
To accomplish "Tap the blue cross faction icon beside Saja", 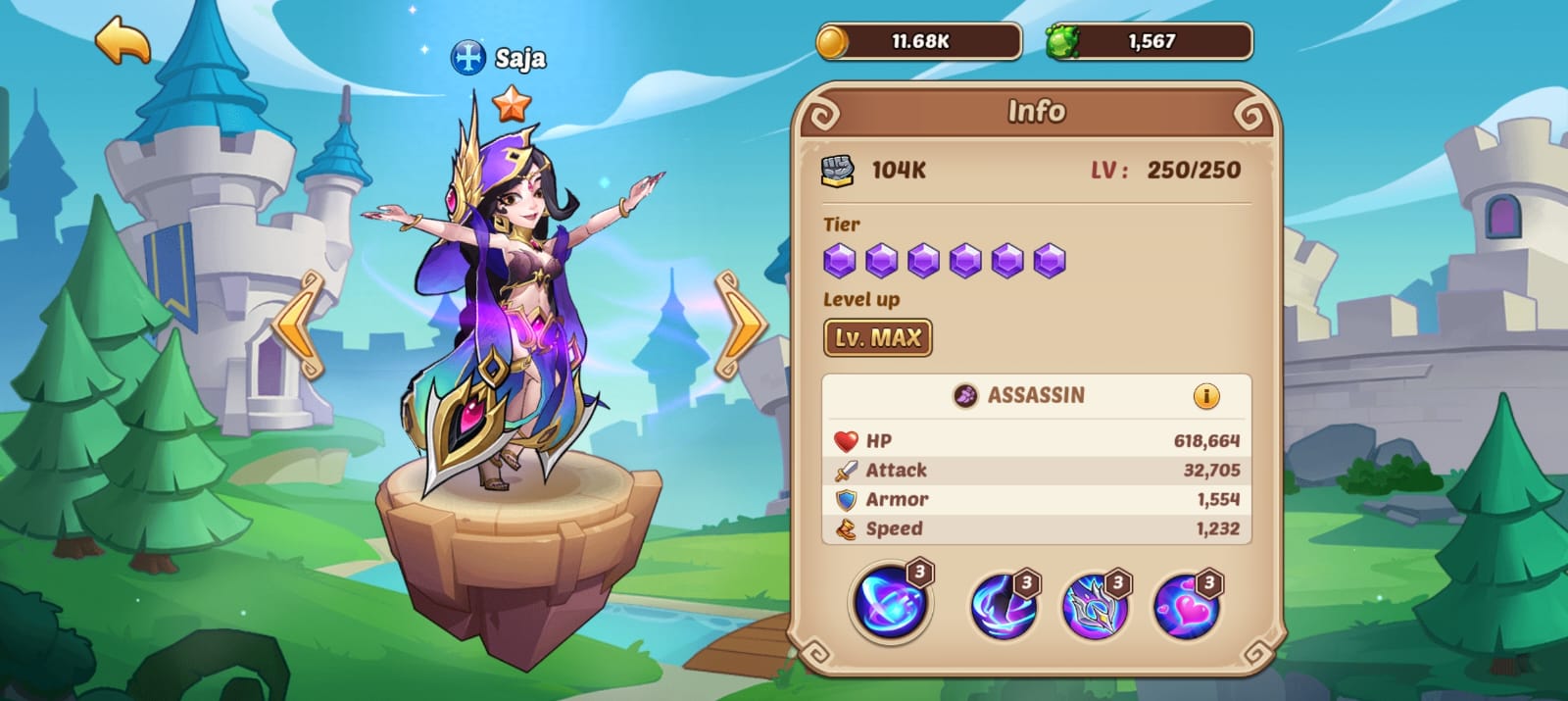I will [x=467, y=58].
